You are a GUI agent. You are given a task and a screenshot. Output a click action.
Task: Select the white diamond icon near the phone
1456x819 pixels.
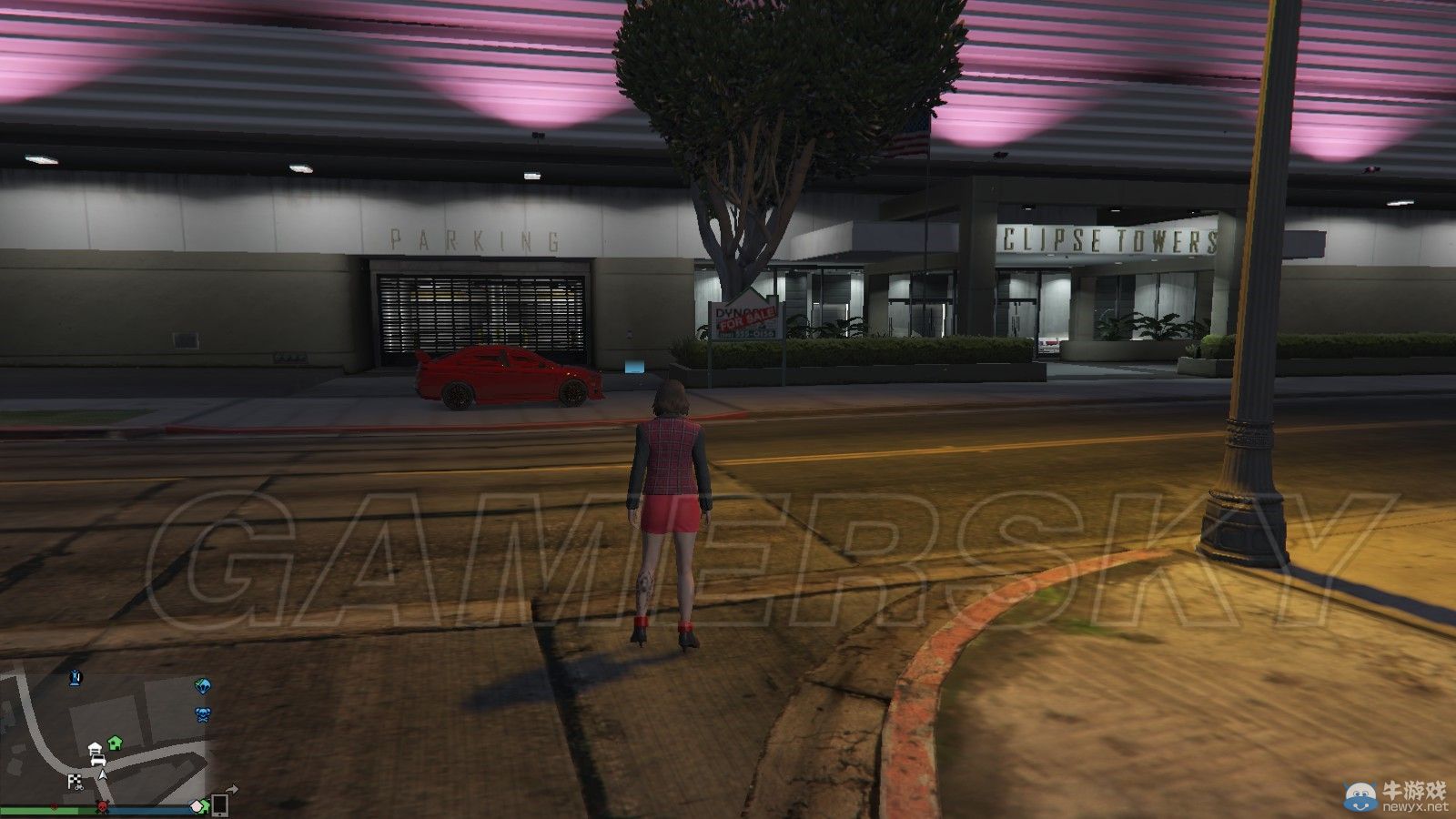(197, 806)
